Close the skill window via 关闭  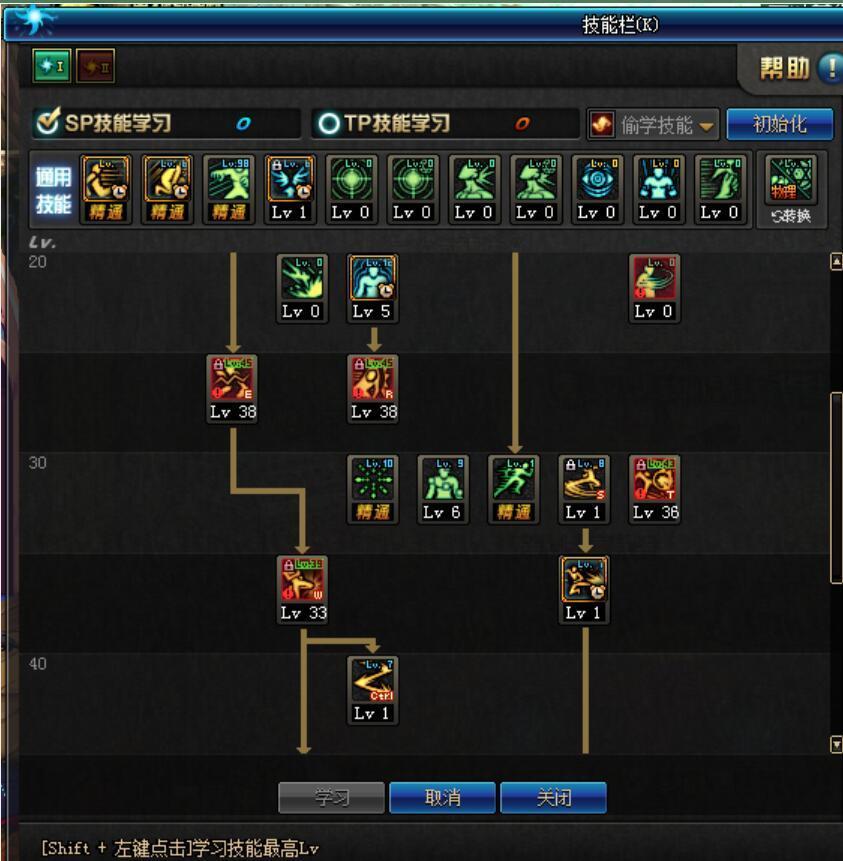point(553,798)
